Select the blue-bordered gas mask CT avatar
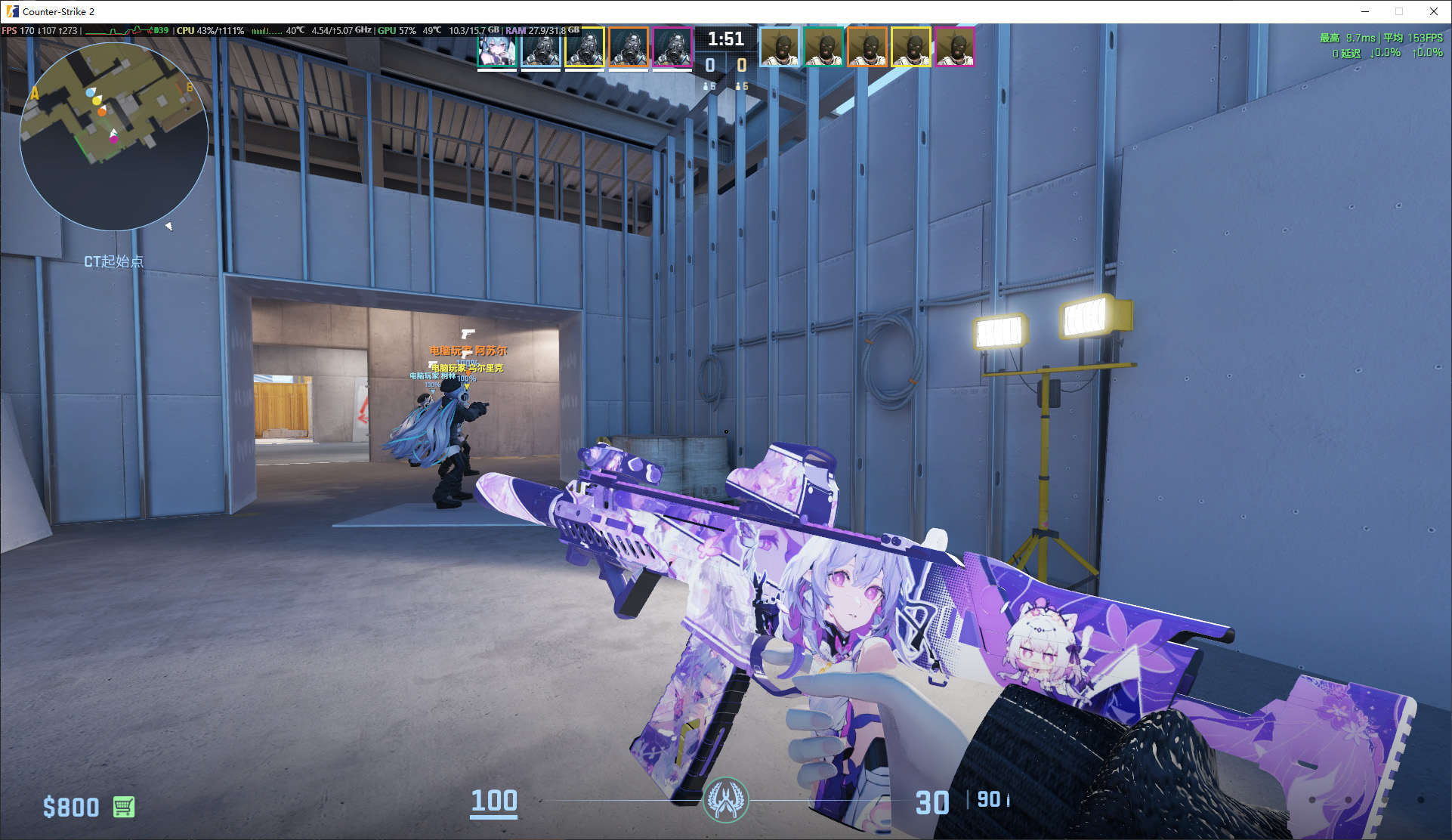Screen dimensions: 1452x840 click(x=541, y=48)
